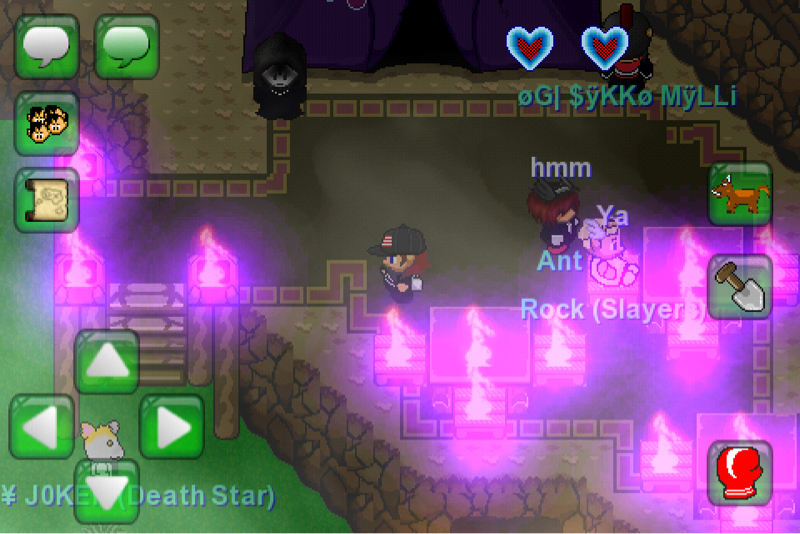The image size is (800, 534).
Task: Activate the red boxing glove attack
Action: tap(740, 472)
